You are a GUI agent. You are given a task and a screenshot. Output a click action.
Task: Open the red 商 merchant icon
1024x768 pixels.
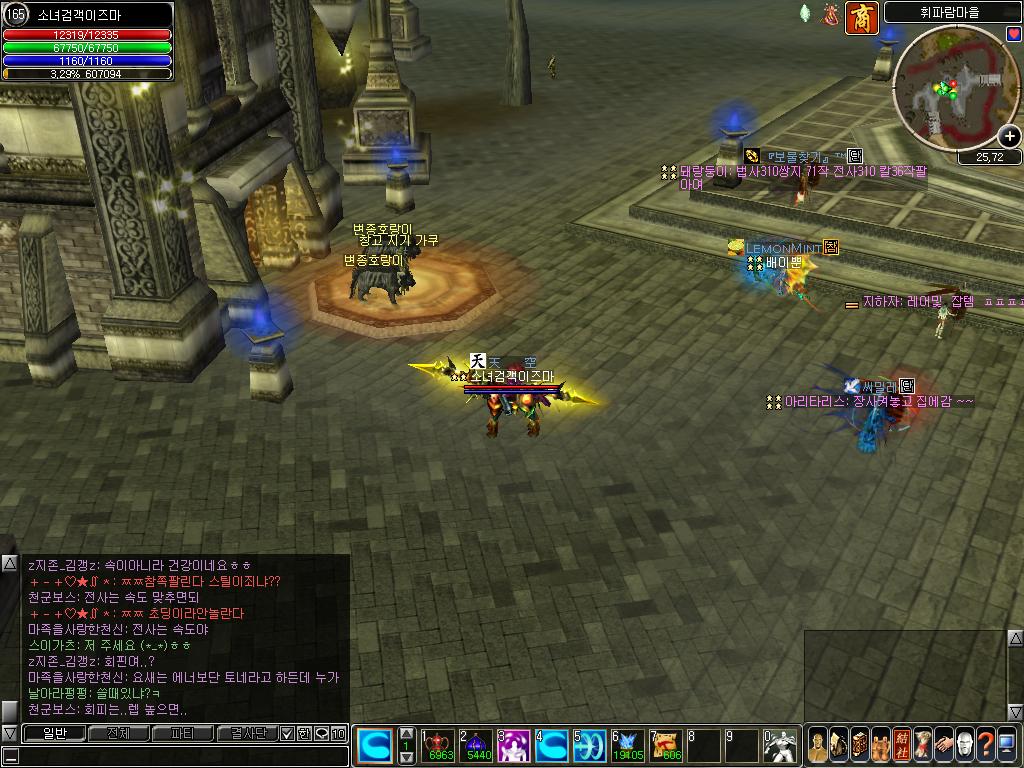click(861, 18)
